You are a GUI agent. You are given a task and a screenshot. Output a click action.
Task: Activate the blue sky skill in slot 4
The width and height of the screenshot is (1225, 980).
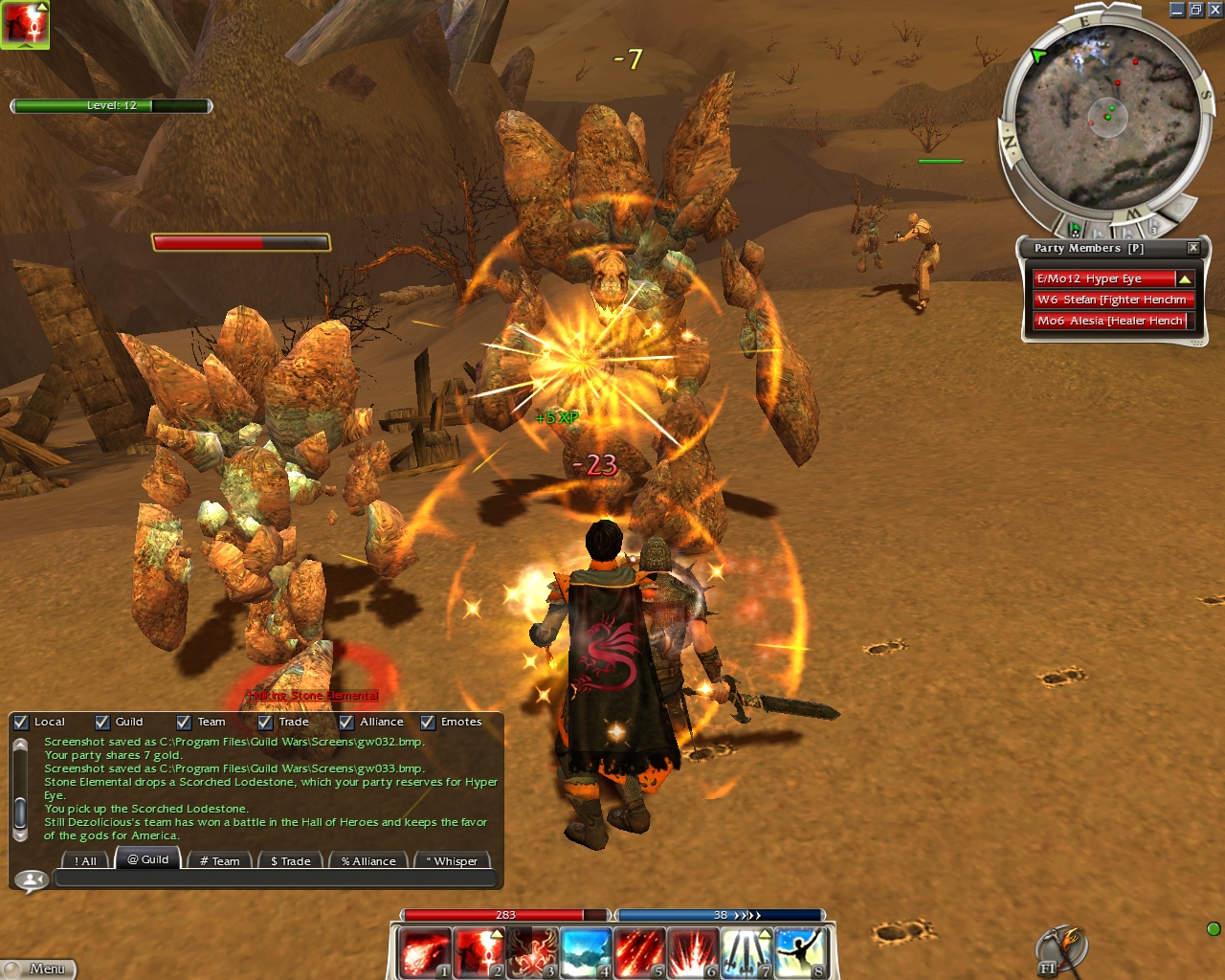(x=585, y=952)
